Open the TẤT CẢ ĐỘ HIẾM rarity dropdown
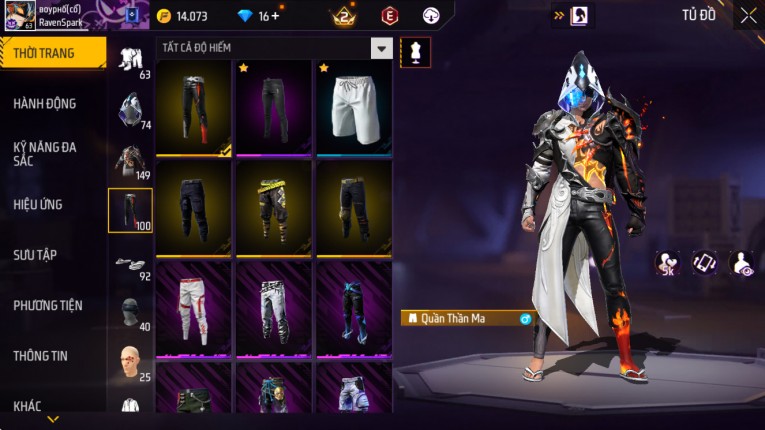The height and width of the screenshot is (430, 765). pos(381,48)
